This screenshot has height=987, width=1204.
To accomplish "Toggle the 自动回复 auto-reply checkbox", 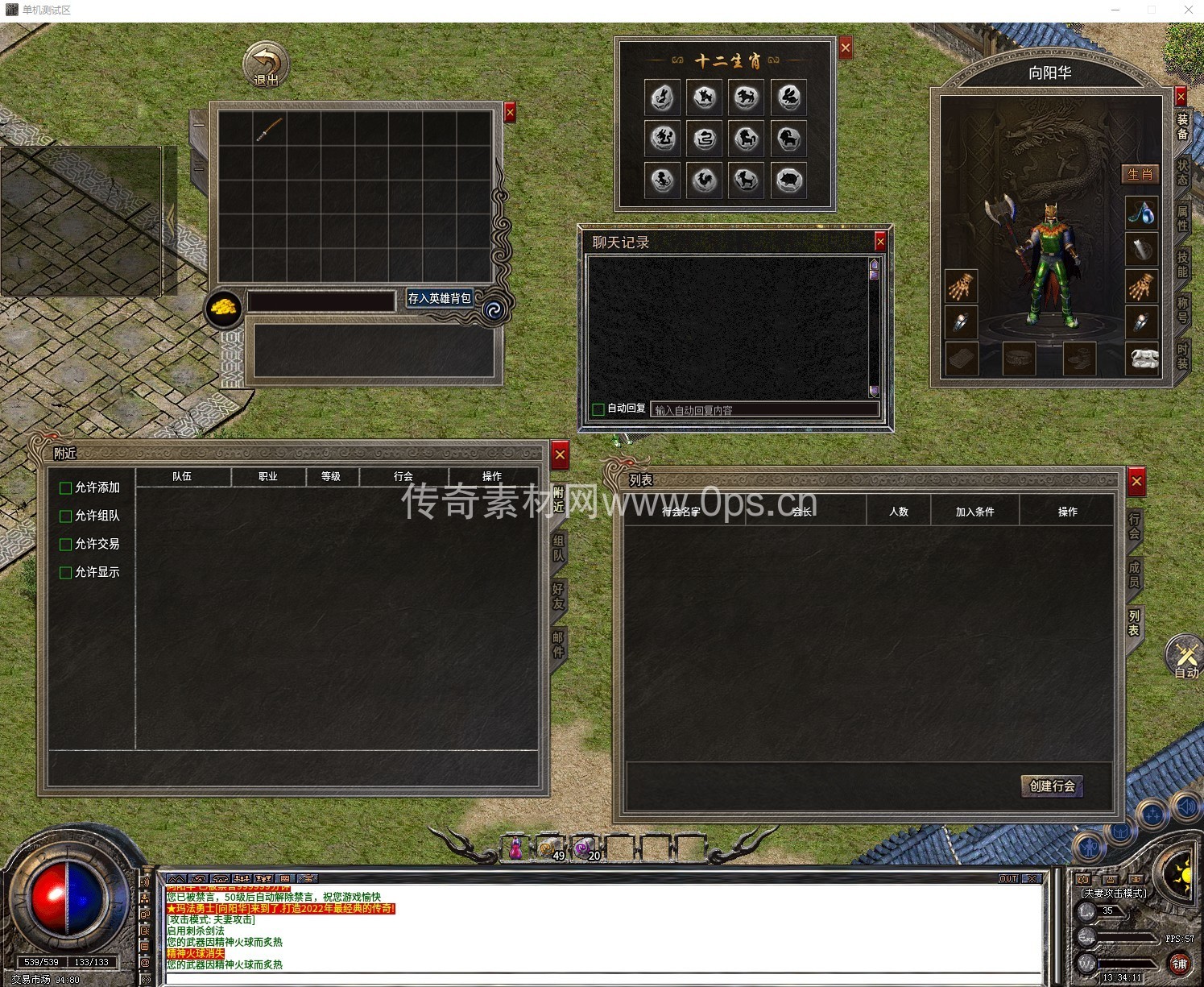I will (598, 409).
